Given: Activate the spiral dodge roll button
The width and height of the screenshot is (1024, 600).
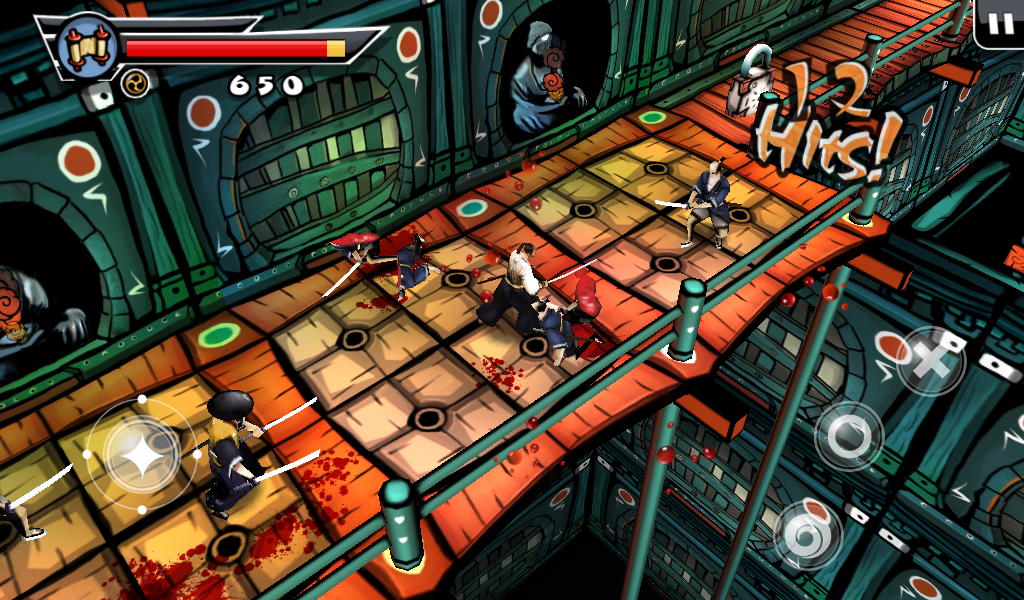Looking at the screenshot, I should click(x=808, y=534).
